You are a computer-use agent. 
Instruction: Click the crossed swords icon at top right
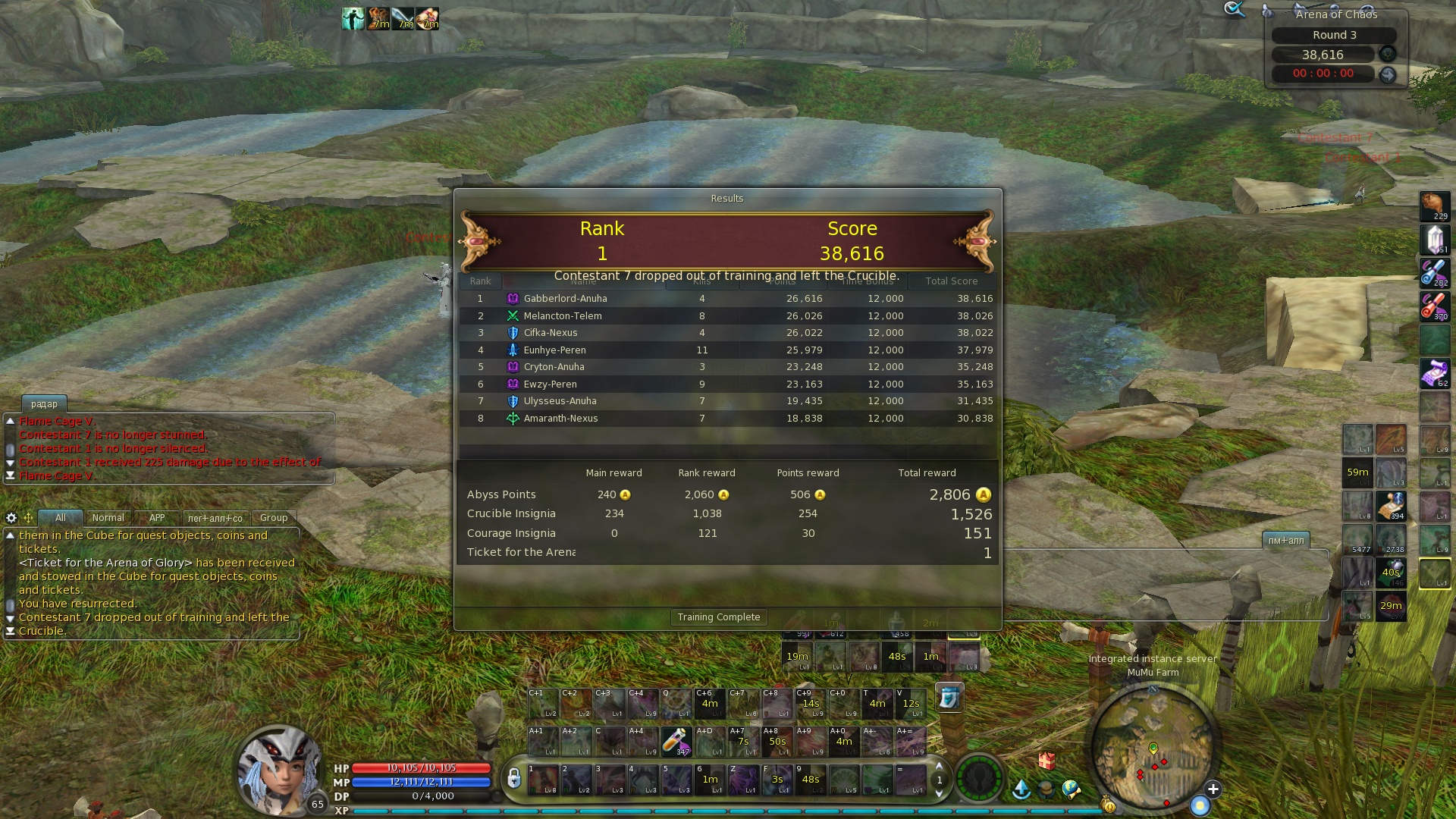1235,10
